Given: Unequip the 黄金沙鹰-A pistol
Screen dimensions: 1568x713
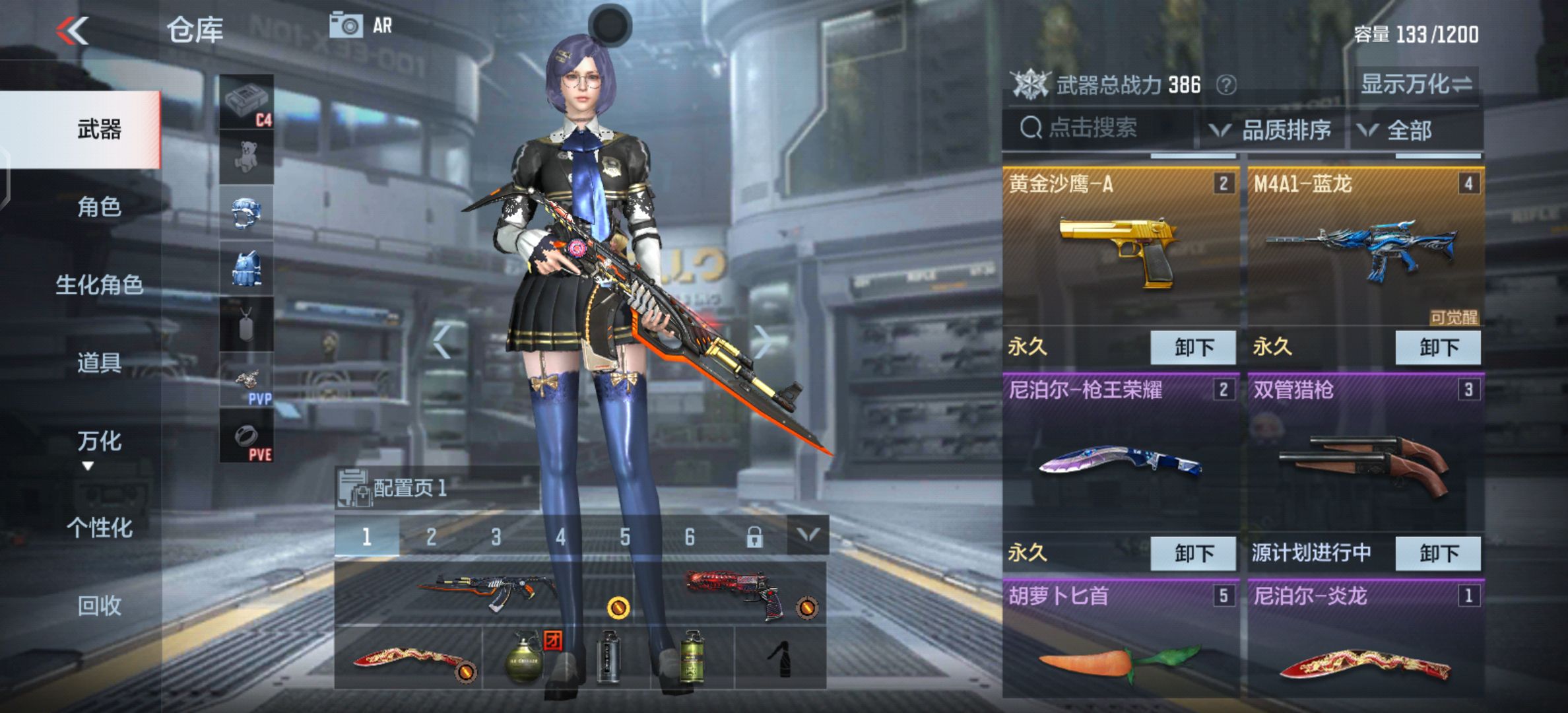Looking at the screenshot, I should point(1192,347).
